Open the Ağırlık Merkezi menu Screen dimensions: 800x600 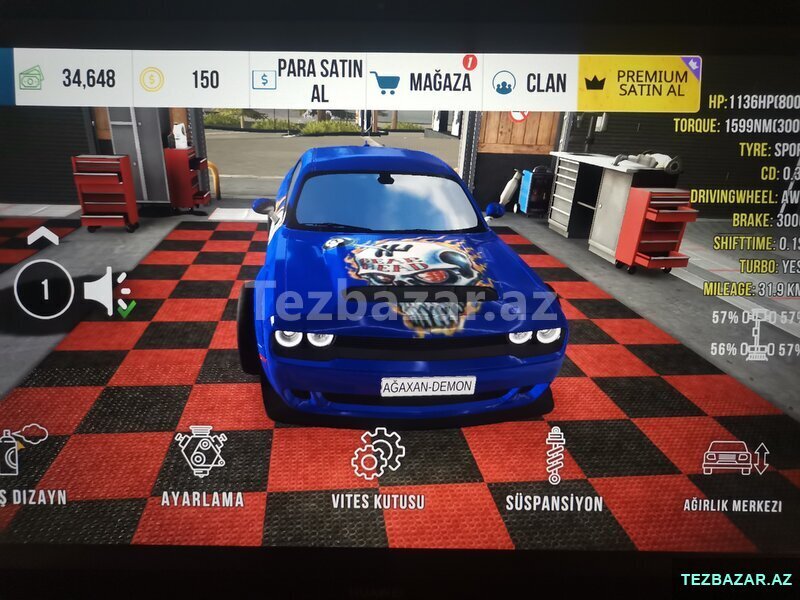tap(733, 472)
